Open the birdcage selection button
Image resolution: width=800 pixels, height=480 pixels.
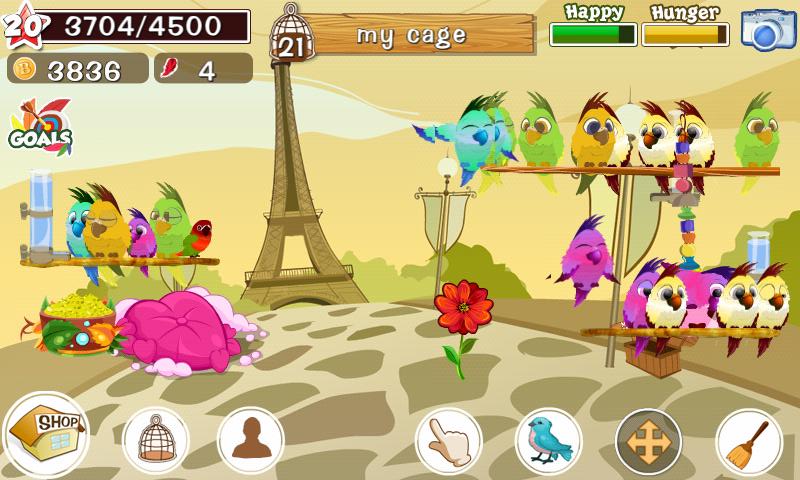click(x=155, y=440)
